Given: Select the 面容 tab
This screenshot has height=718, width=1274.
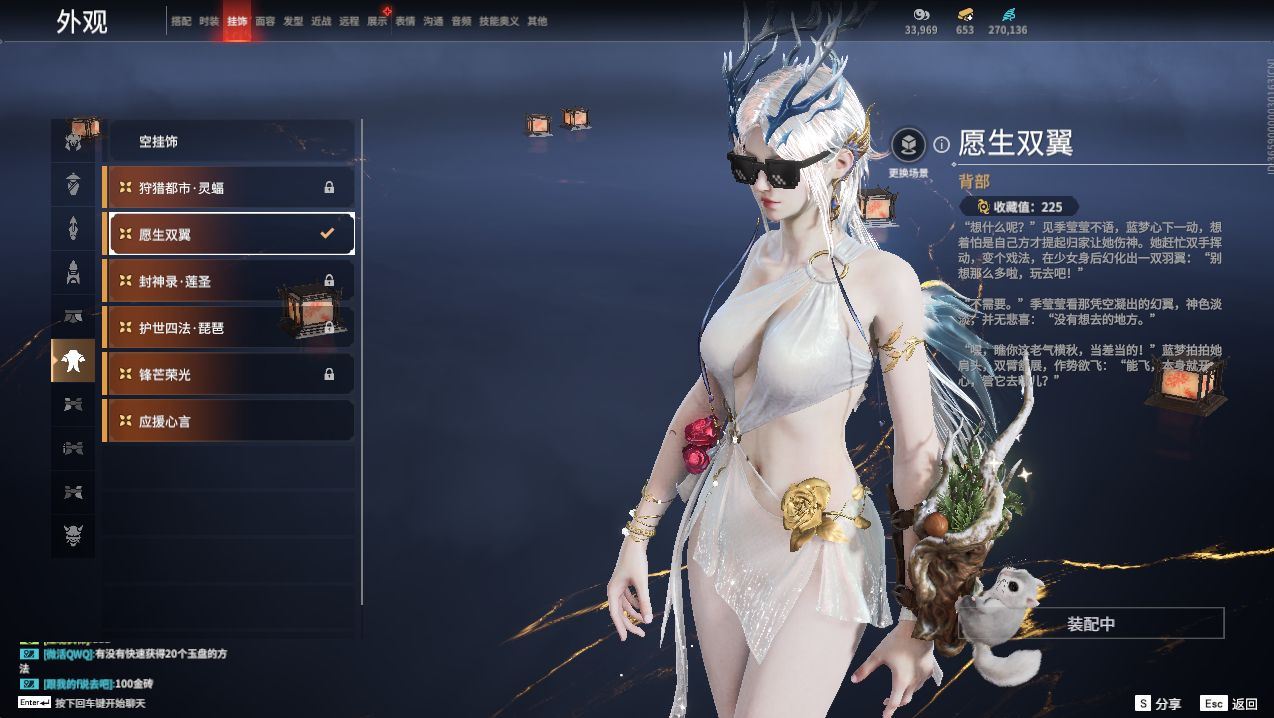Looking at the screenshot, I should (x=265, y=21).
